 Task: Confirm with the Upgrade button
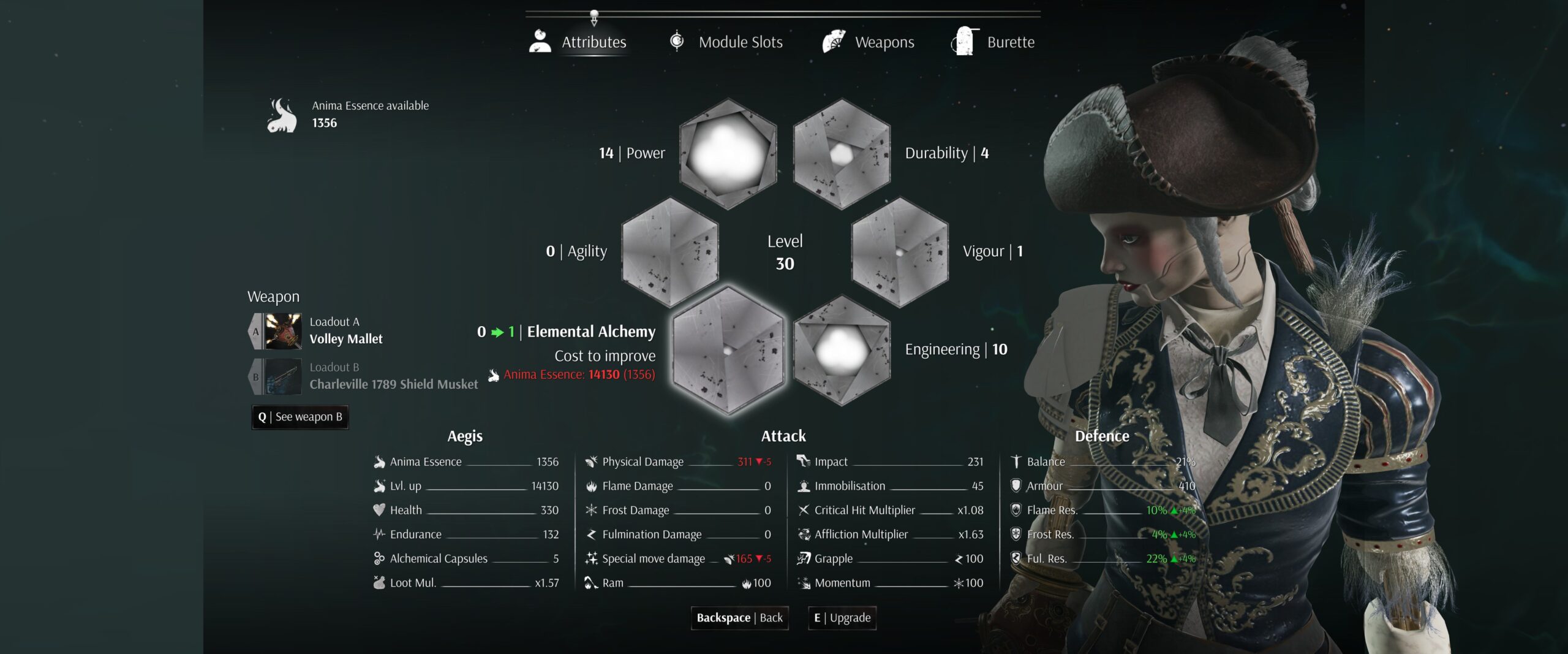click(x=842, y=618)
